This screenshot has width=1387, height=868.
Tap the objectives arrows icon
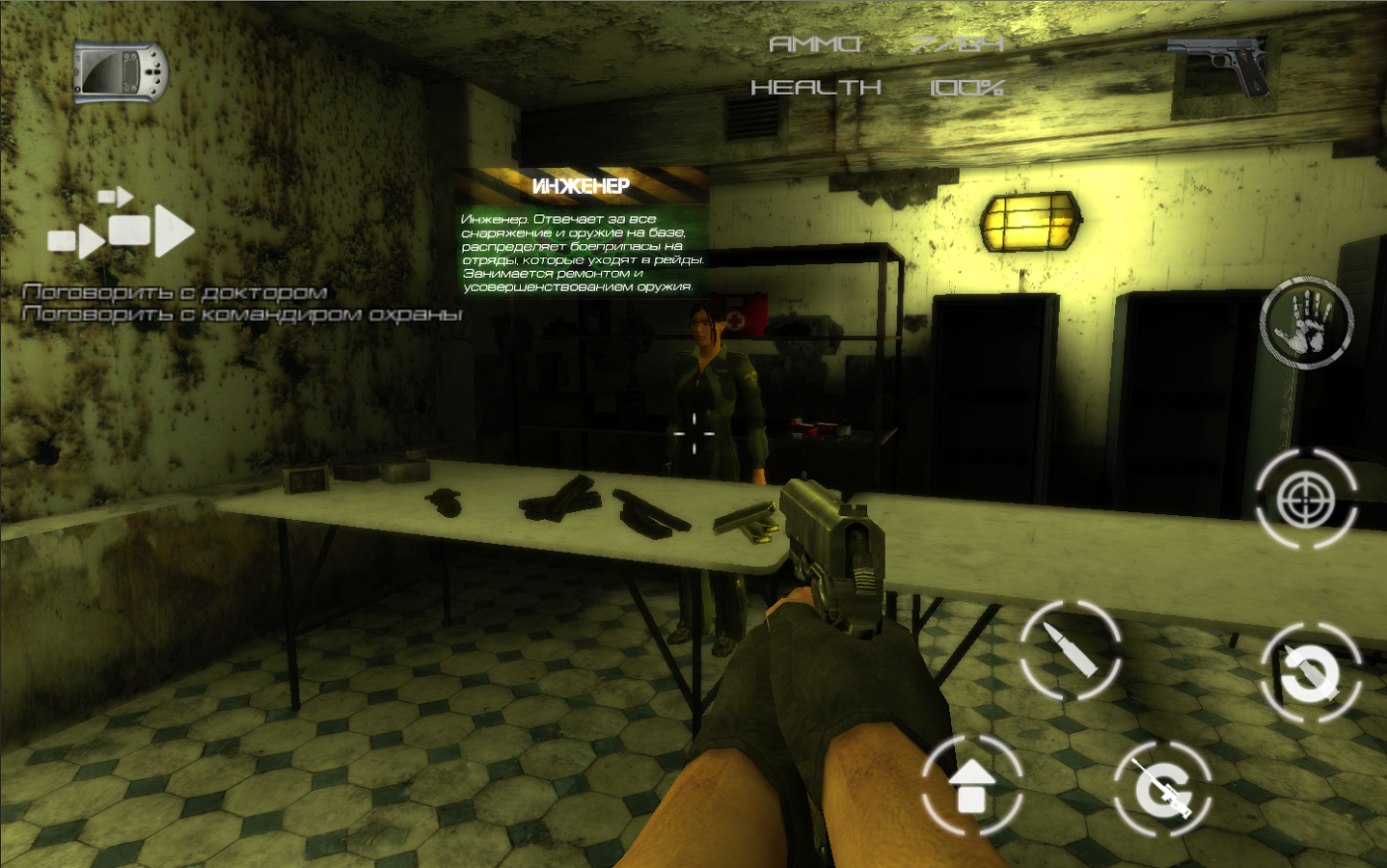(122, 226)
